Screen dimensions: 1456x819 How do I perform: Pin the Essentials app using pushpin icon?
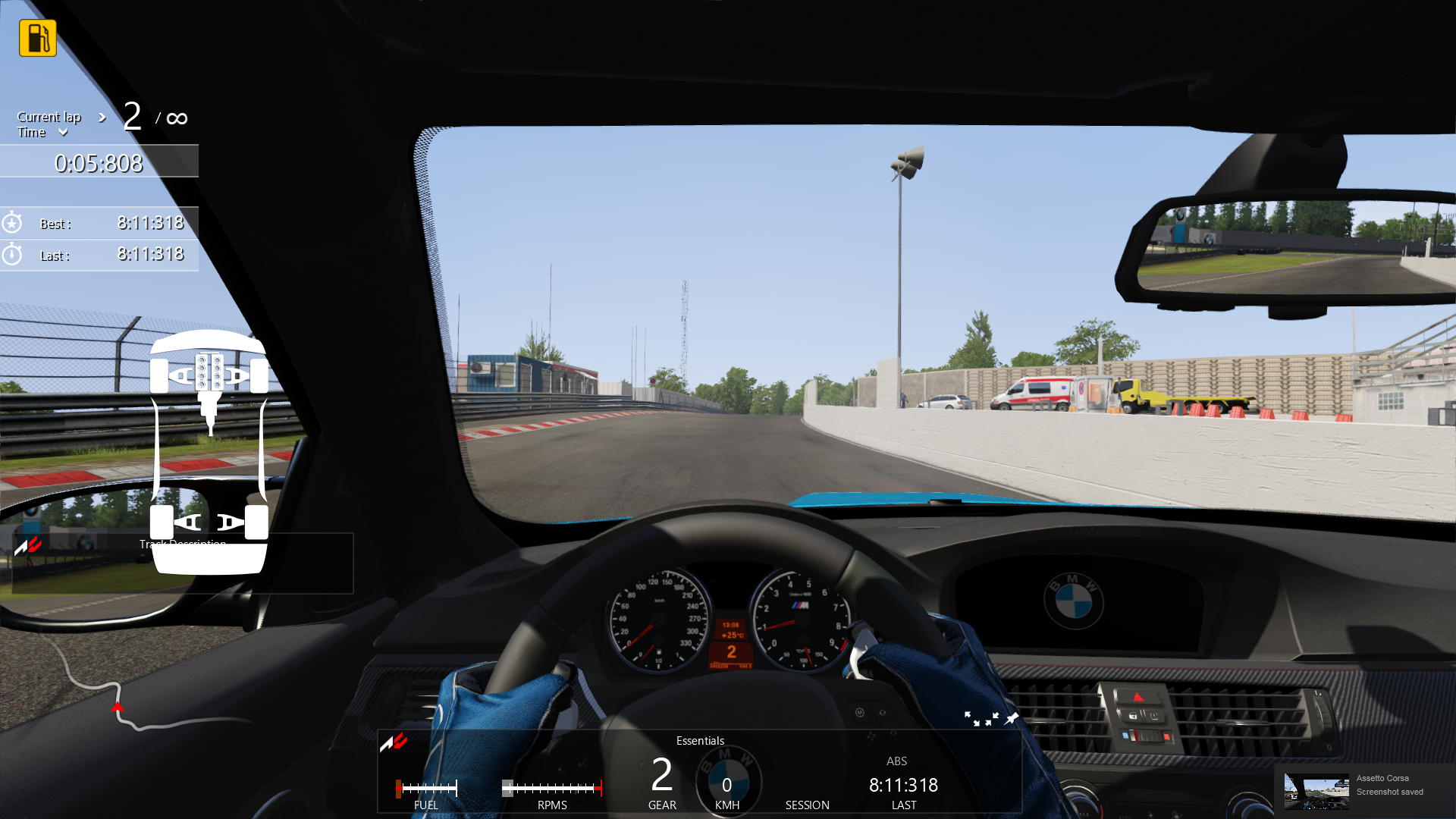(1012, 717)
